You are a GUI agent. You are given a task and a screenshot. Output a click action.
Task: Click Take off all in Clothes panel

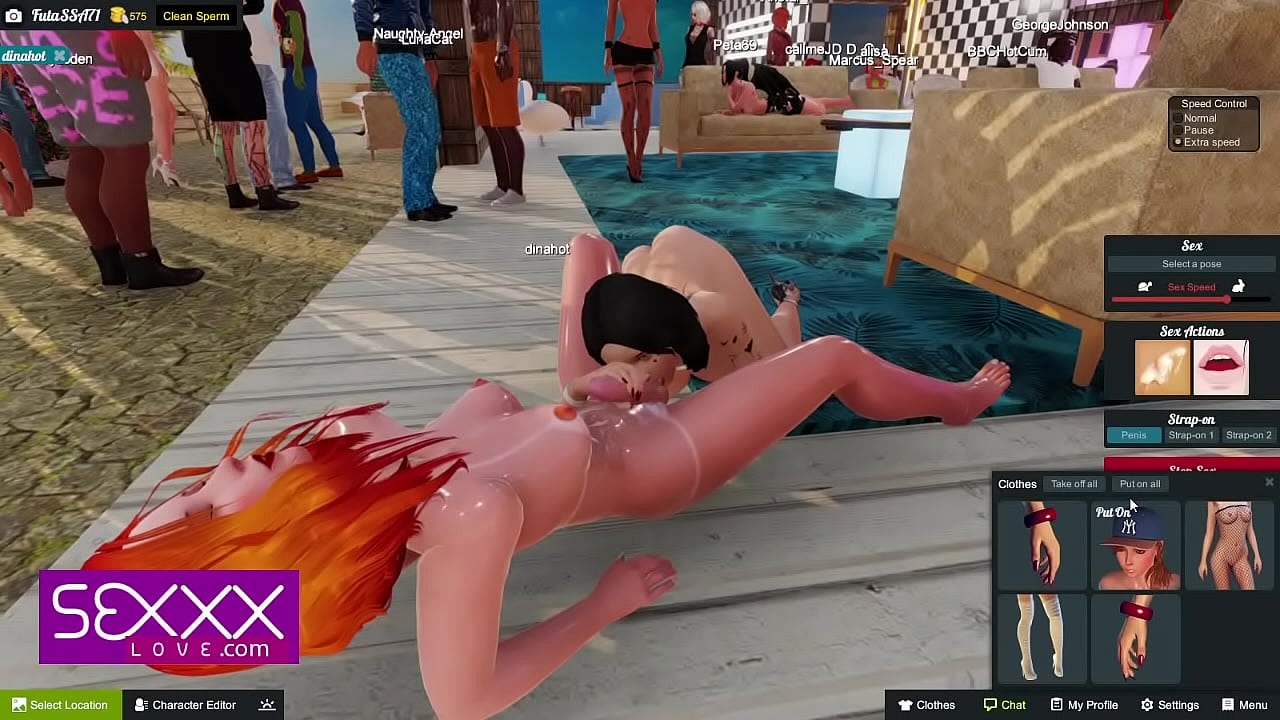pos(1075,484)
